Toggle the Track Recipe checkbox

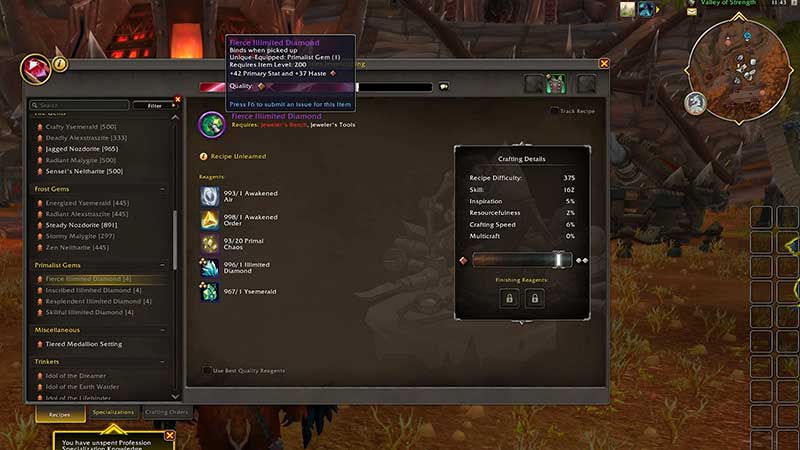554,111
